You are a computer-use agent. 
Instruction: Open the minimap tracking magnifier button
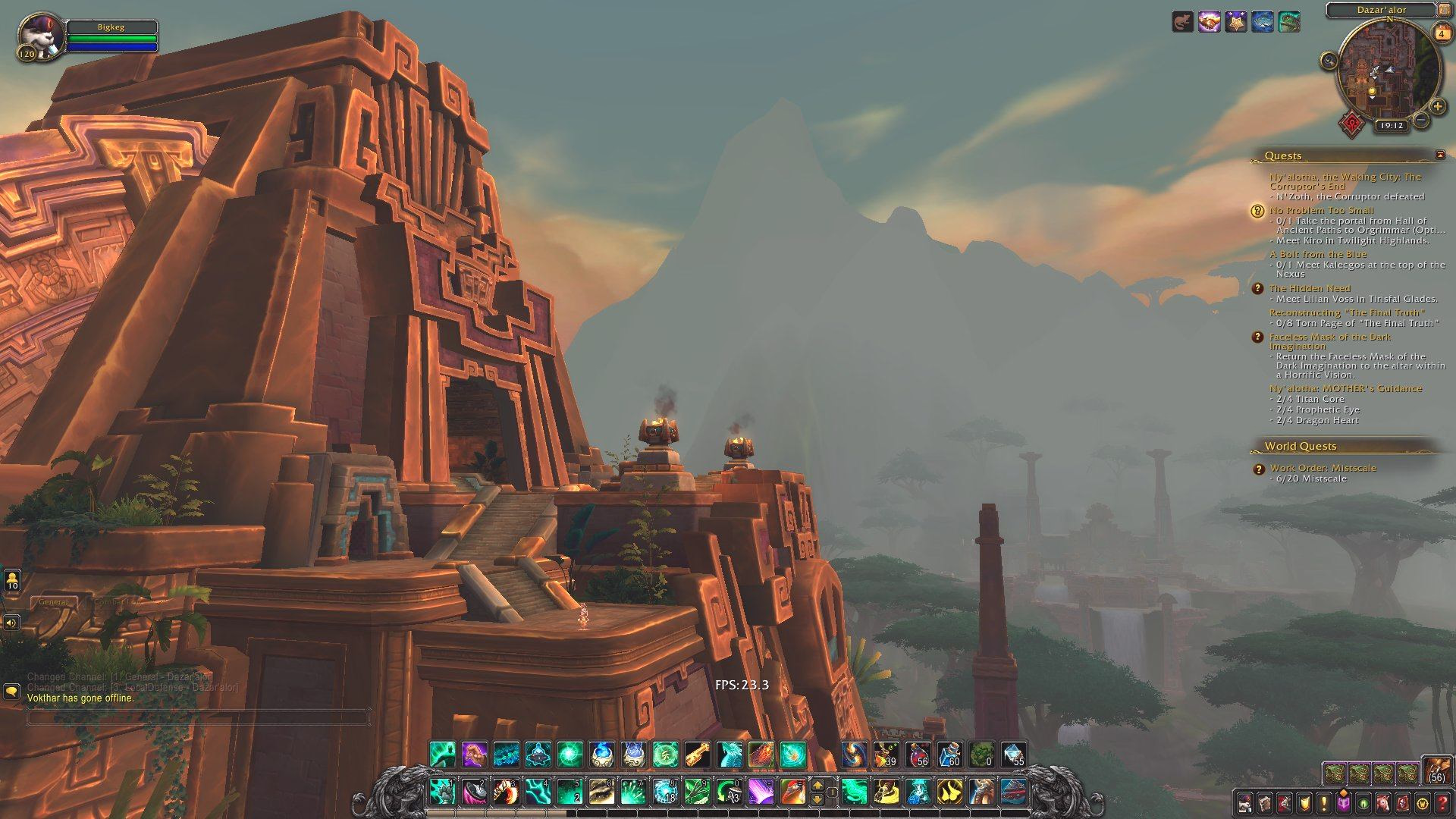coord(1329,61)
